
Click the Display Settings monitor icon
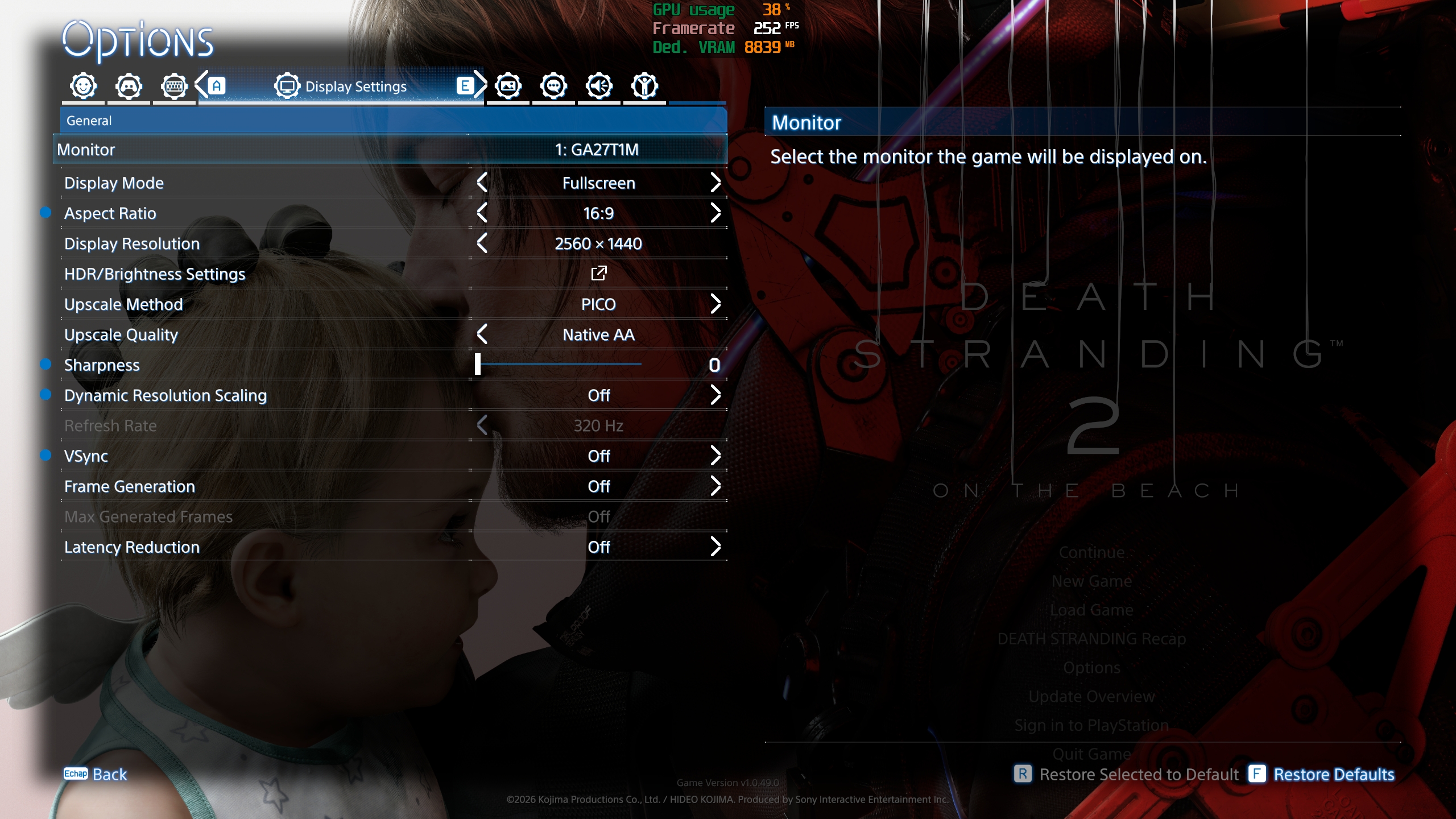coord(287,85)
